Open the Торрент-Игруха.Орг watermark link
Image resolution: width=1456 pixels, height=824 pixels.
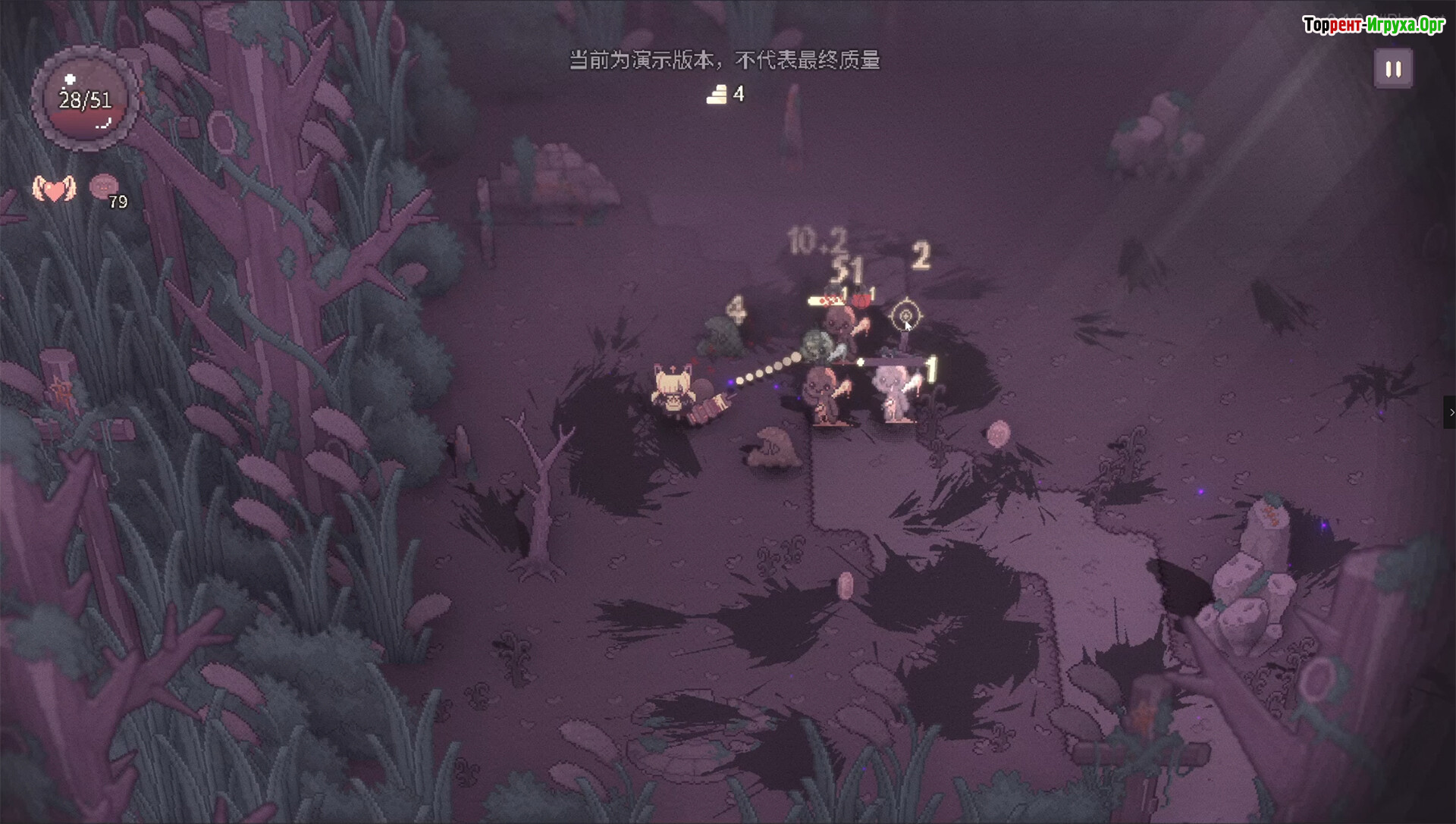[x=1373, y=25]
